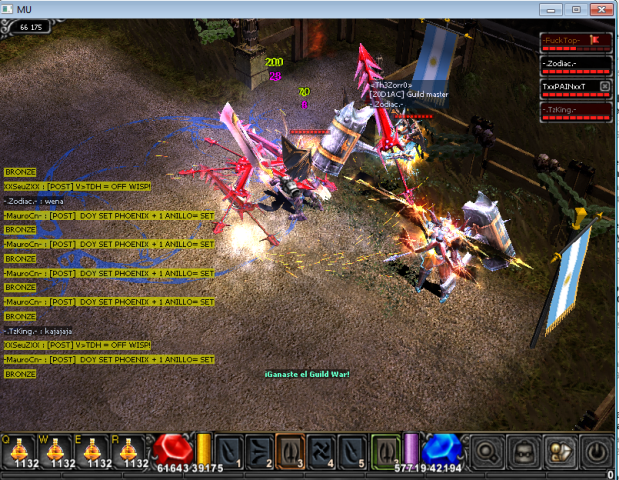The height and width of the screenshot is (480, 619).
Task: Use the potion in the E slot
Action: click(x=93, y=452)
